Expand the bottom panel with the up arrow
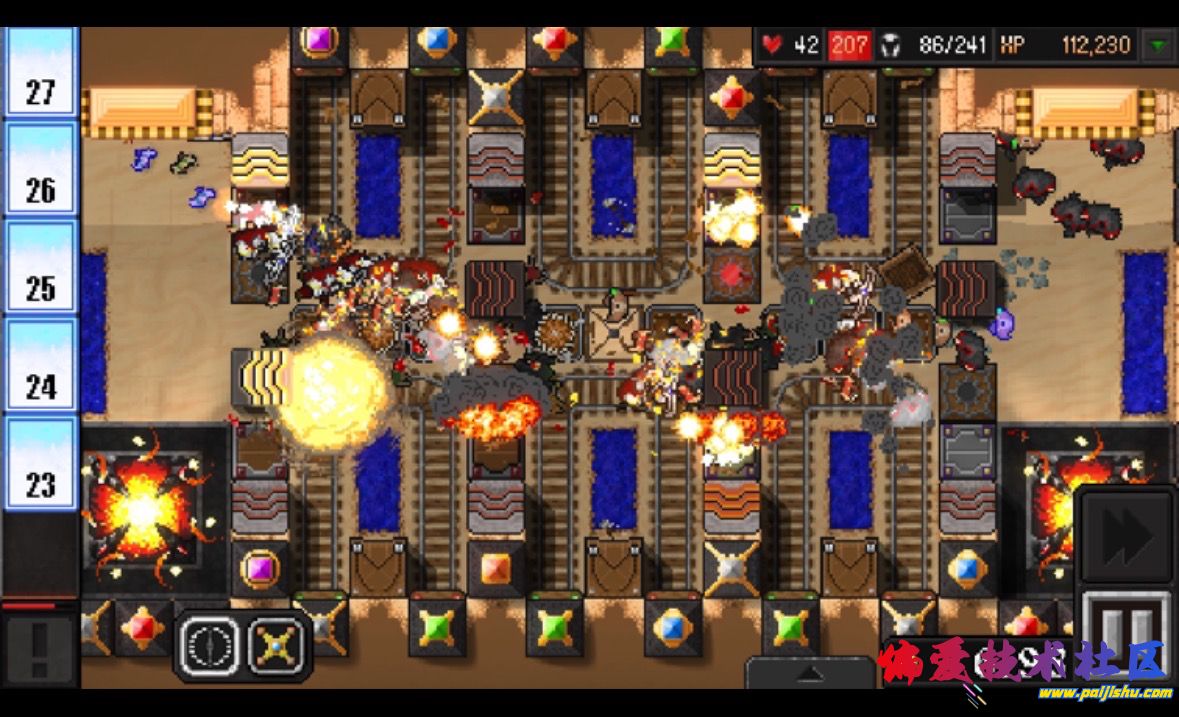 point(809,674)
